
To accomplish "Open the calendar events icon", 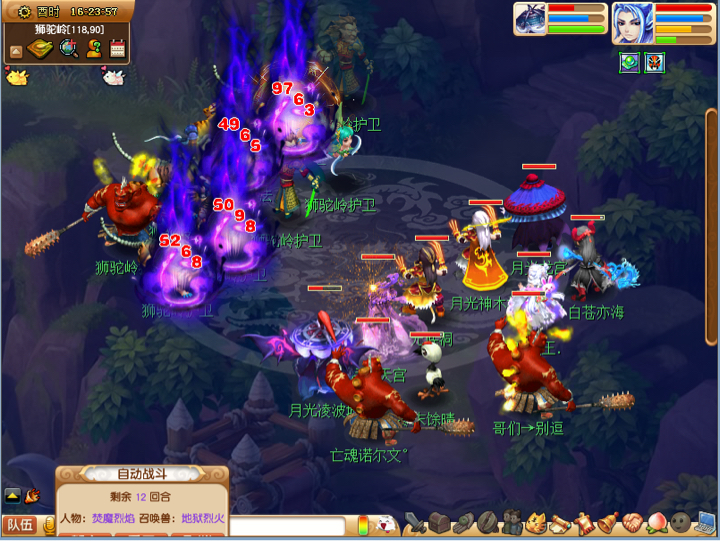I will 118,47.
